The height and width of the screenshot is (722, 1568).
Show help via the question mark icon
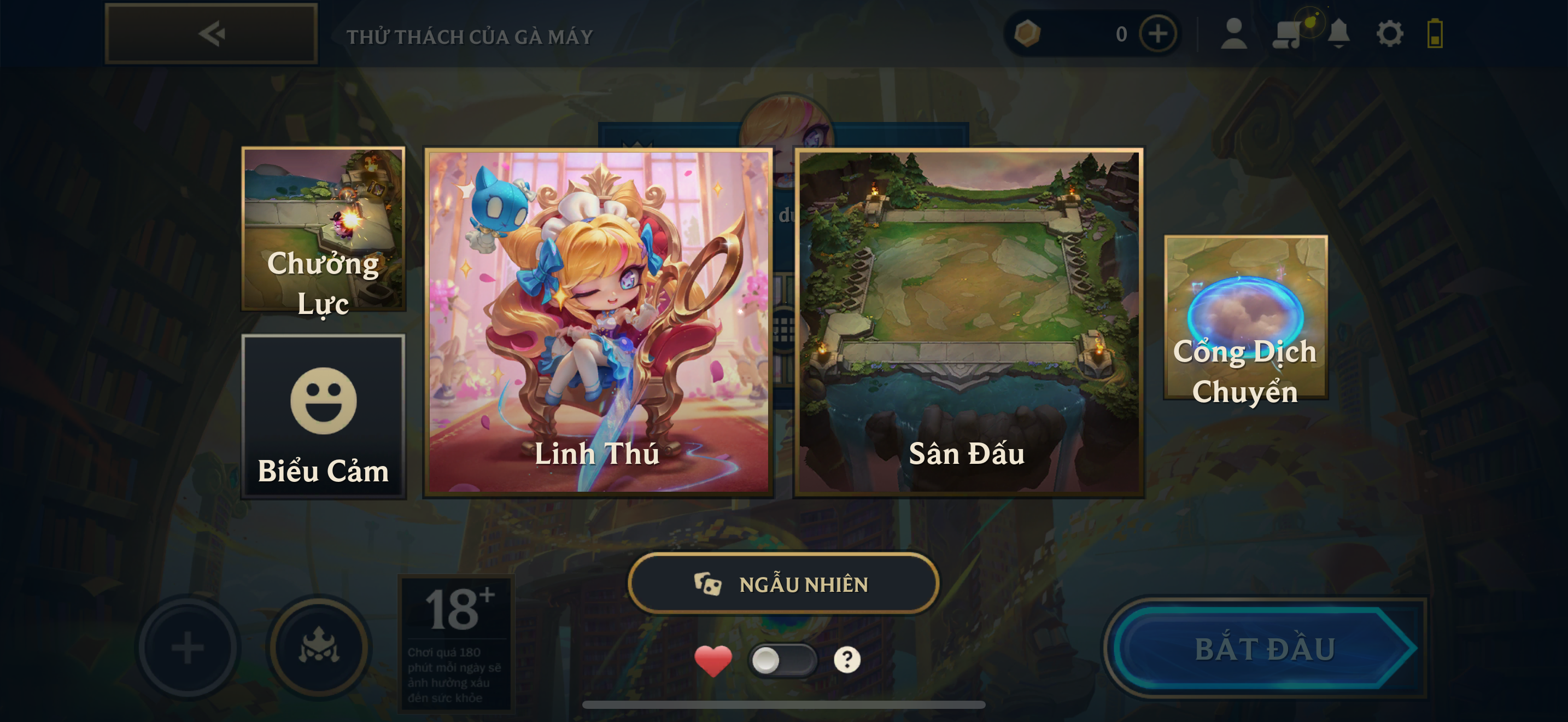[847, 660]
